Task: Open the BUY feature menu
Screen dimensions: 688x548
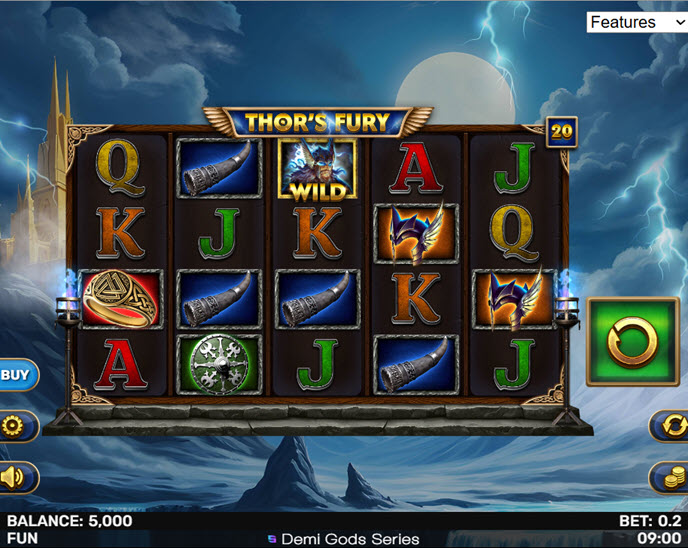Action: click(x=15, y=375)
